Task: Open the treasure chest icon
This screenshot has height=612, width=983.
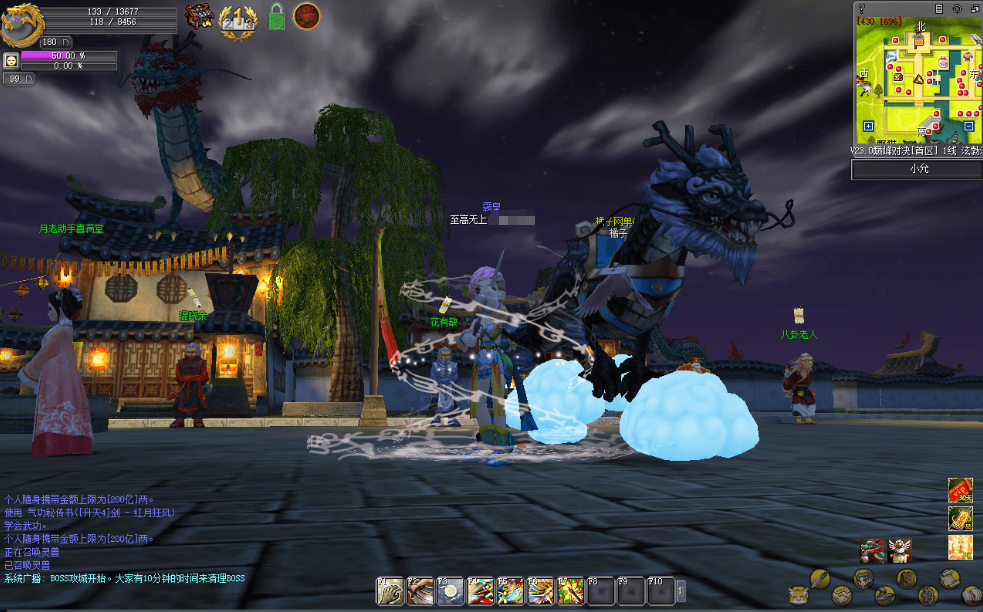Action: (199, 17)
